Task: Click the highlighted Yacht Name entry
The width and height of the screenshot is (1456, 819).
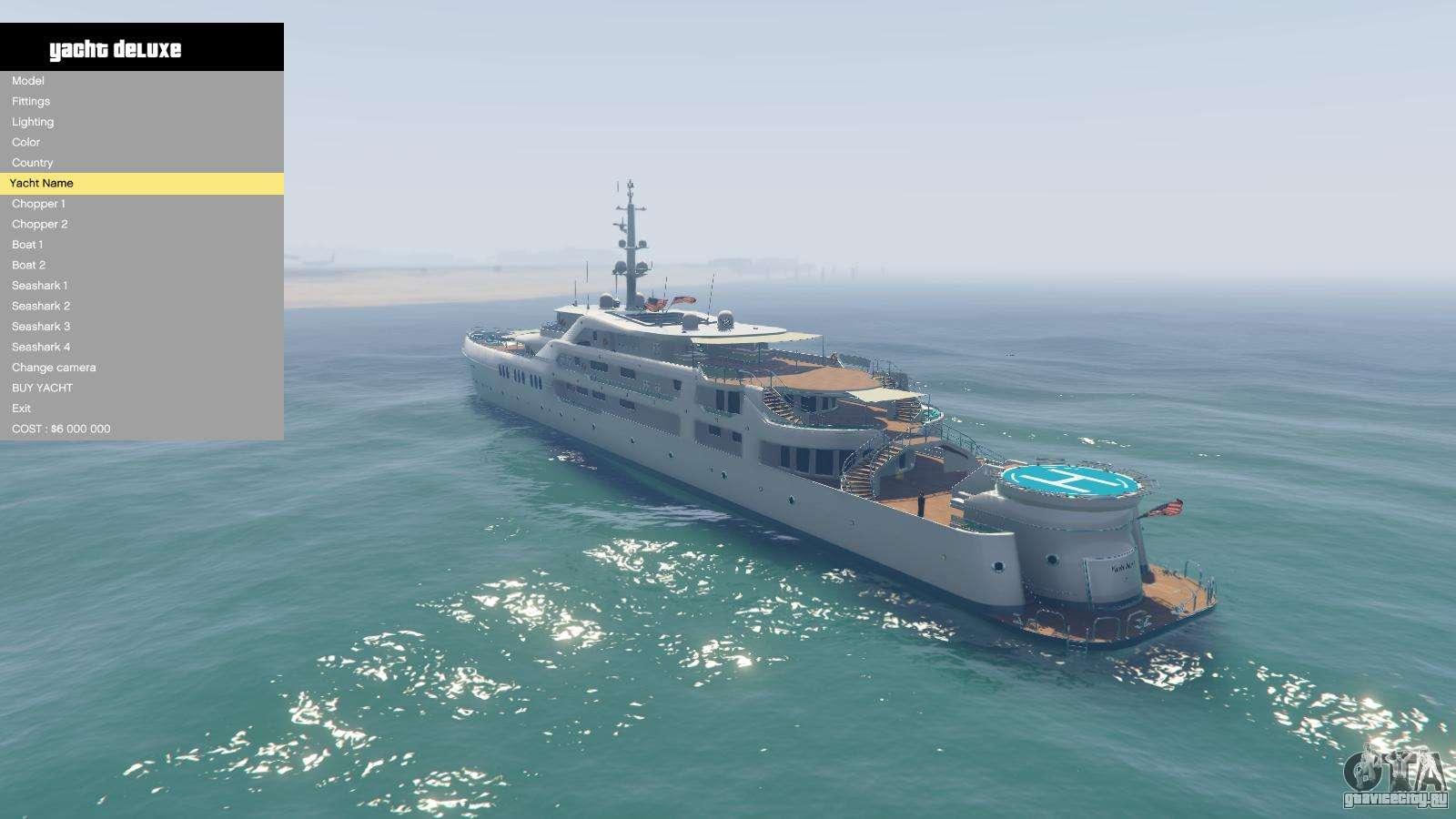Action: click(x=42, y=183)
